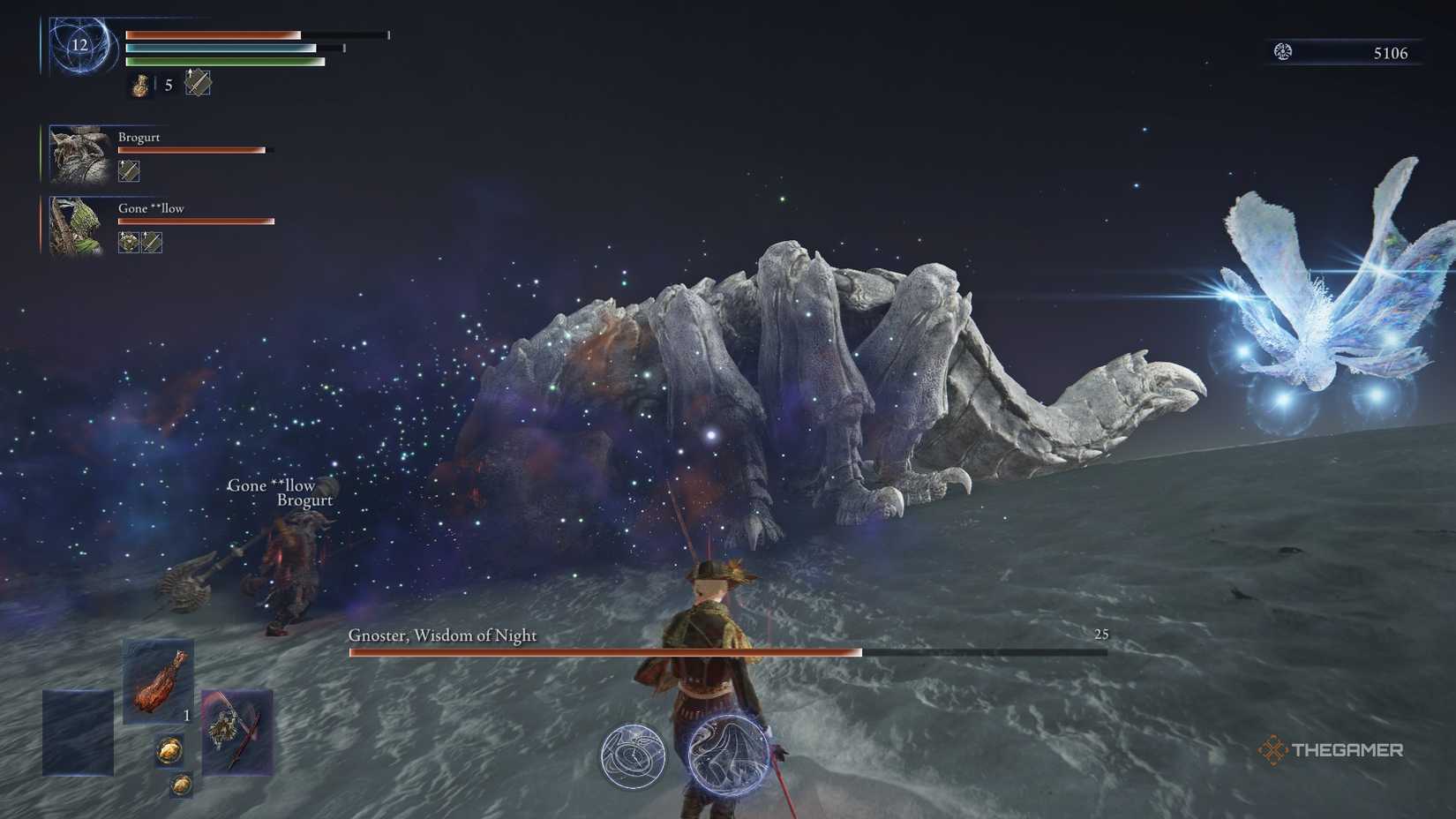Open Gone **llow's nameplate entry
Image resolution: width=1456 pixels, height=819 pixels.
(x=150, y=207)
